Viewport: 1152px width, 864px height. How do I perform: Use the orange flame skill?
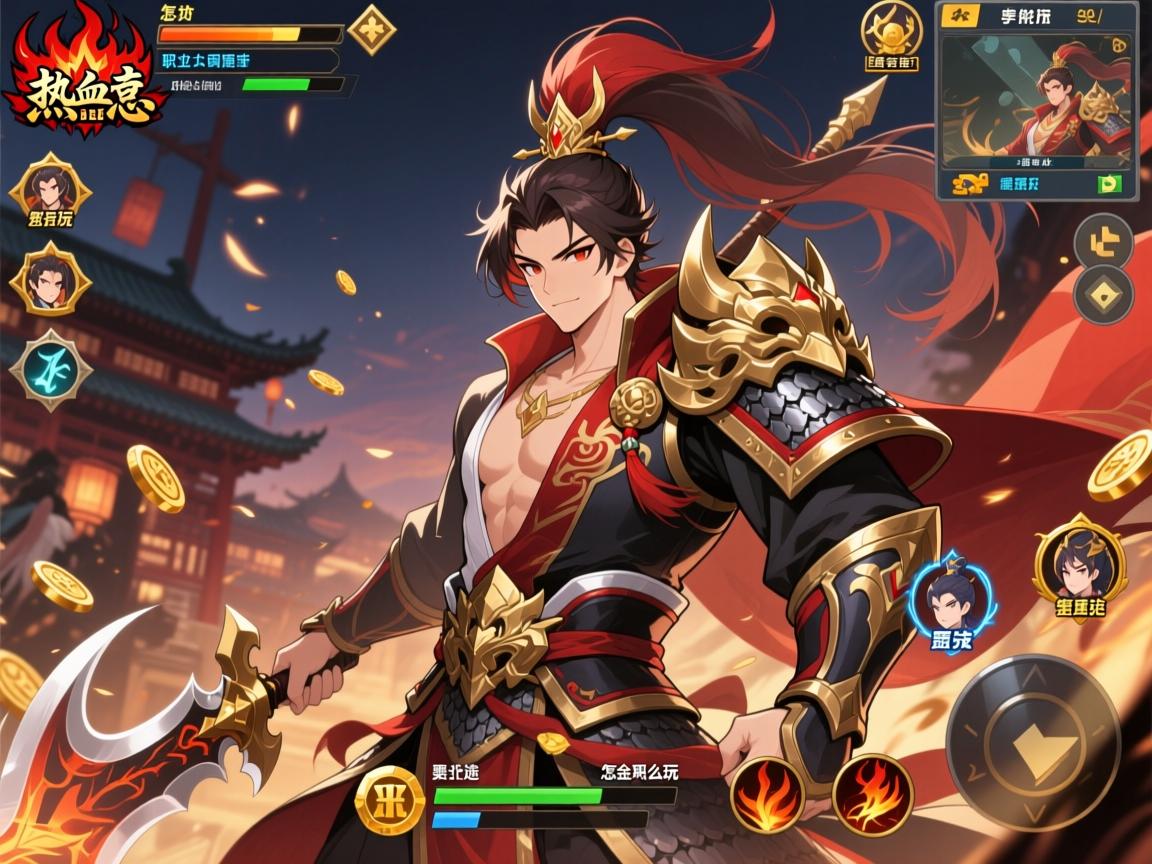(x=768, y=795)
